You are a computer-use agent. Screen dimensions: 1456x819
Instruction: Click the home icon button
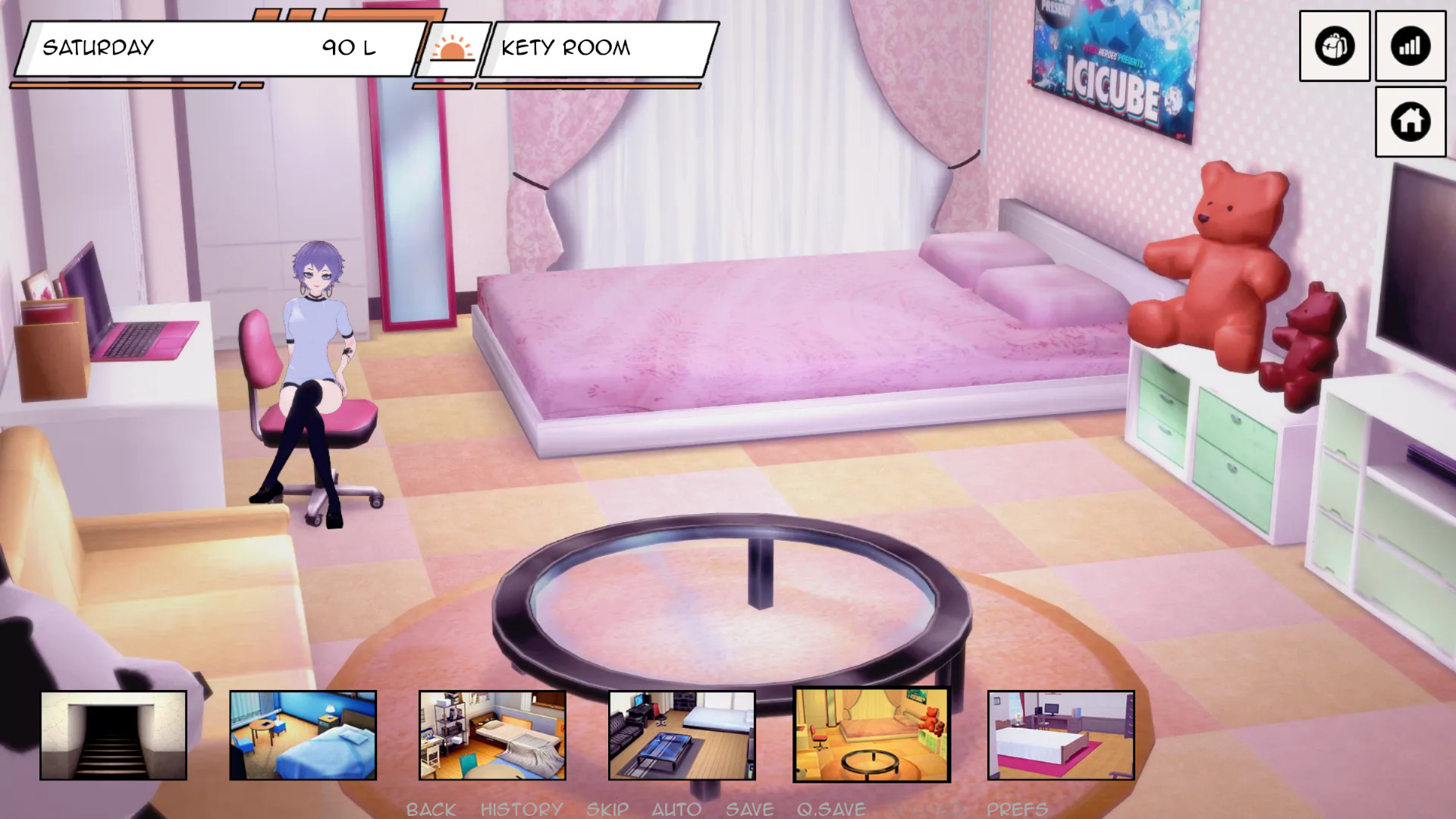tap(1410, 121)
